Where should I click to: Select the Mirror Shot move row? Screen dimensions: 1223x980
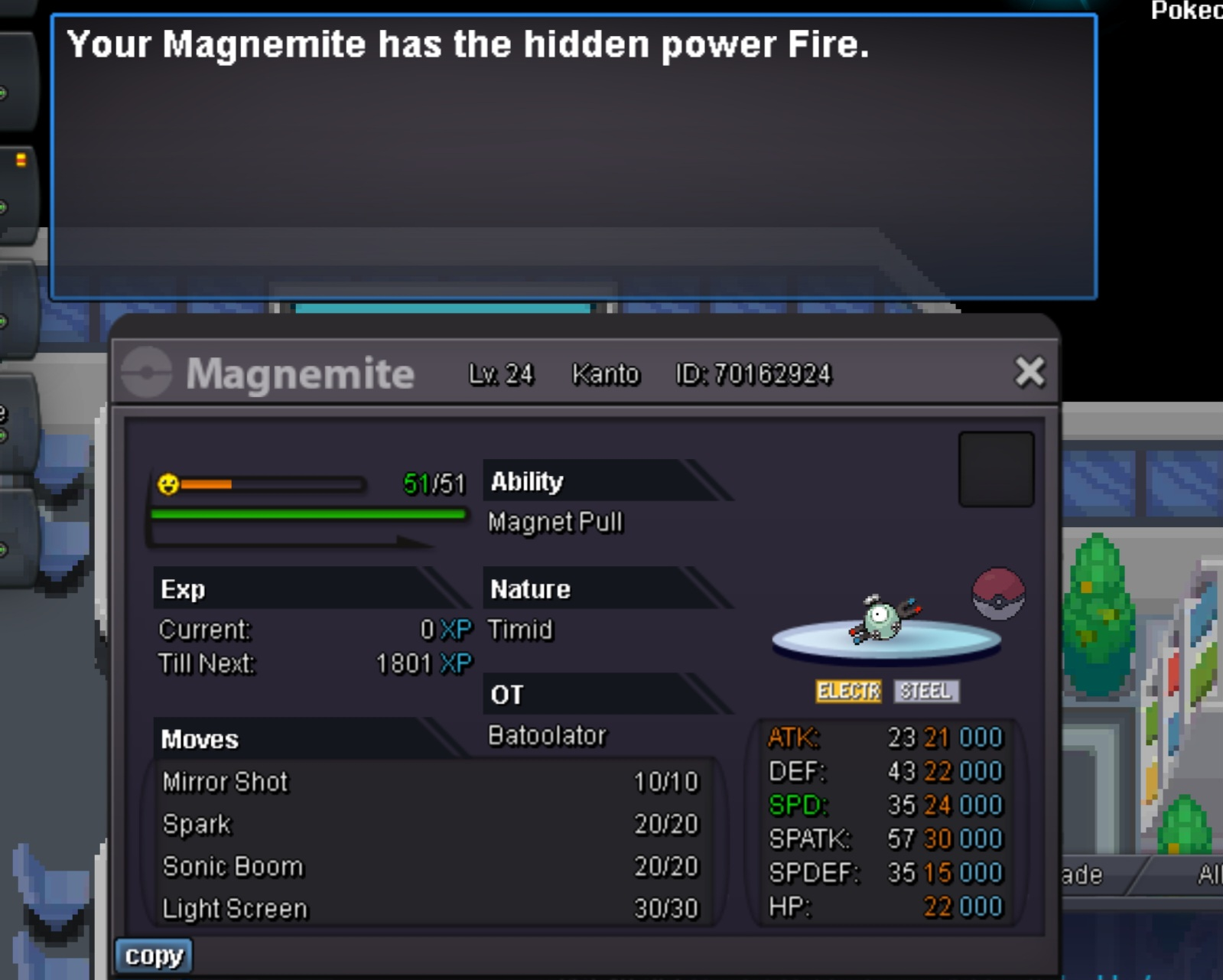tap(430, 782)
